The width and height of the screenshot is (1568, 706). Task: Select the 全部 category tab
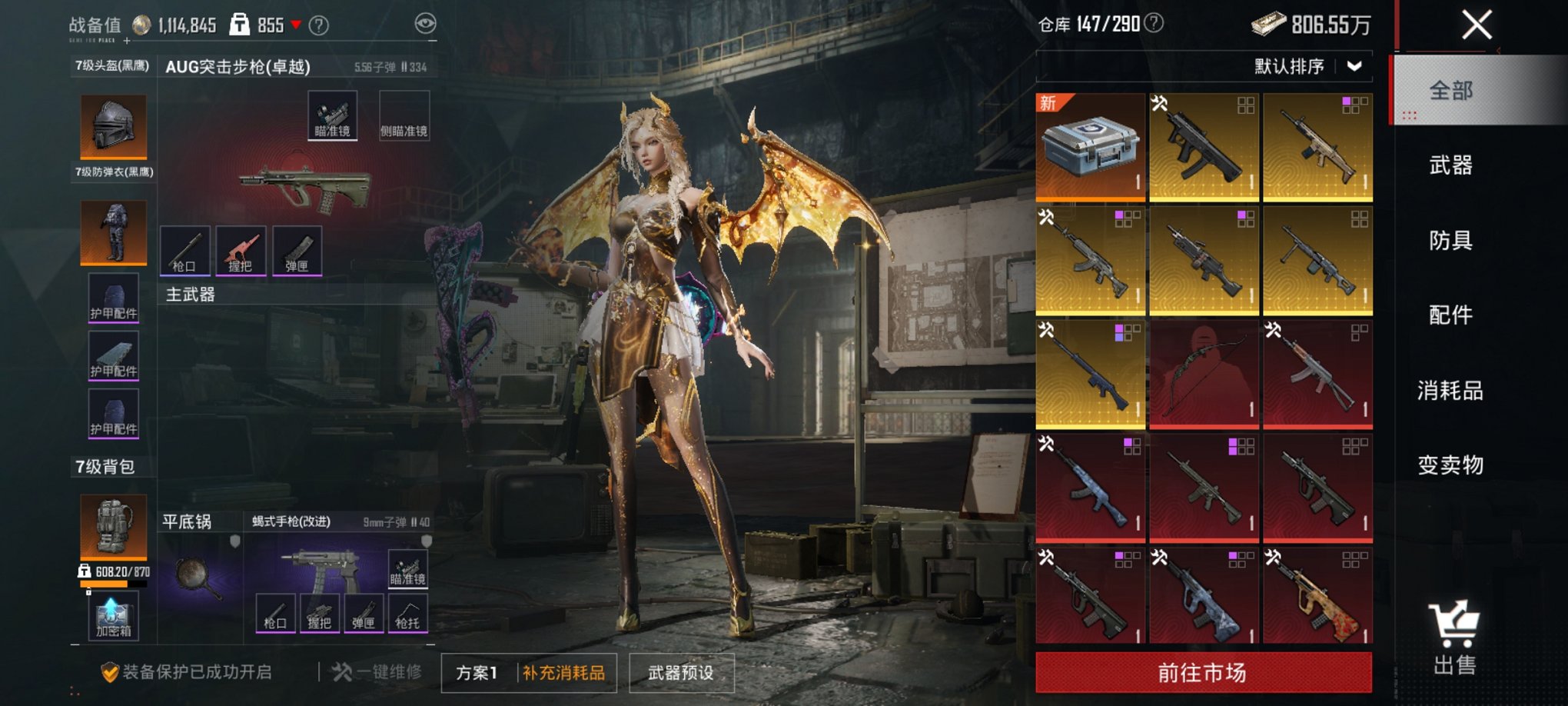1450,91
